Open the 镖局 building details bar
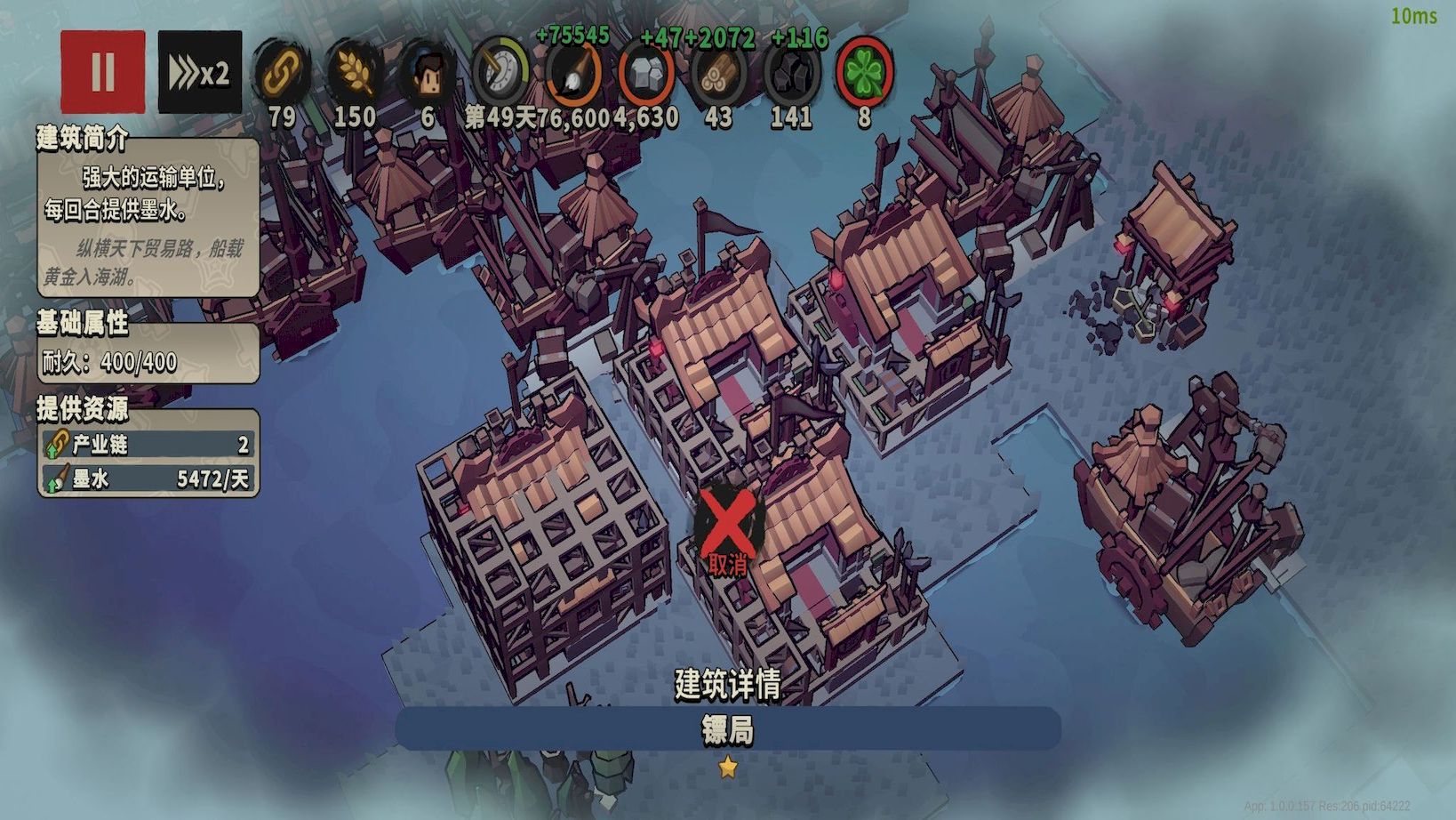The height and width of the screenshot is (820, 1456). pos(727,729)
